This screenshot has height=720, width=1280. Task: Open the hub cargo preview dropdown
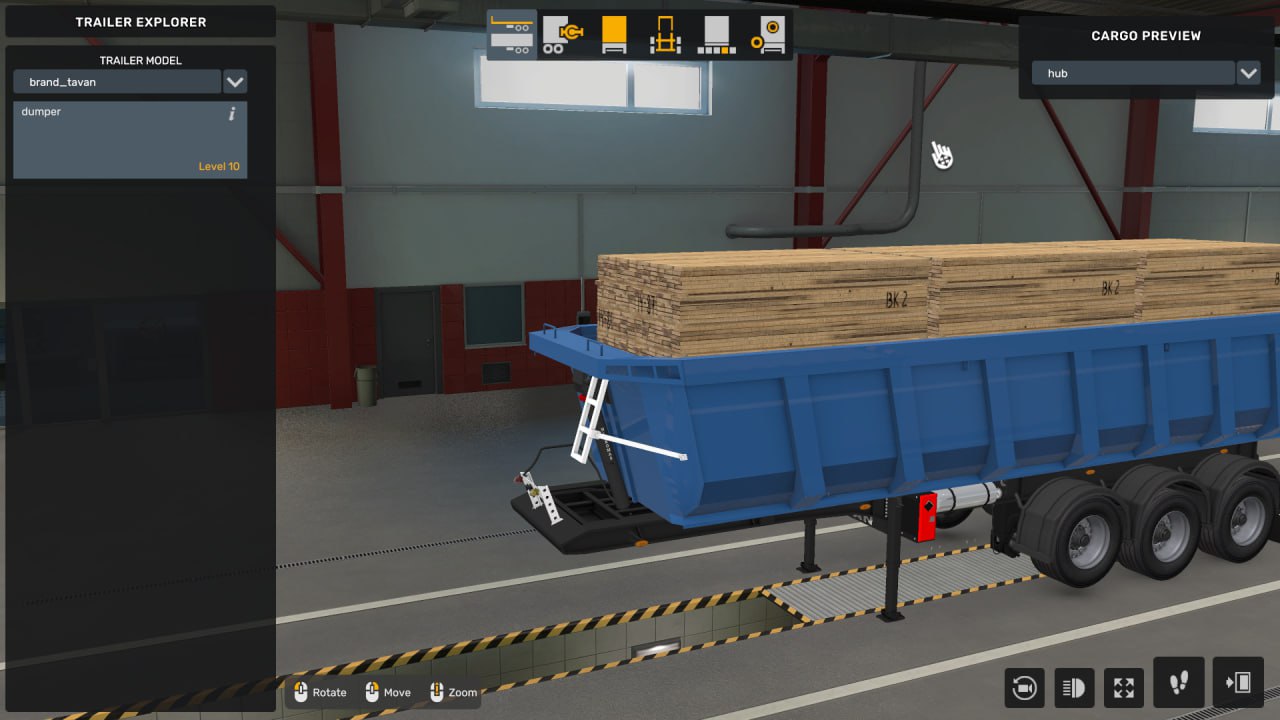[1247, 73]
